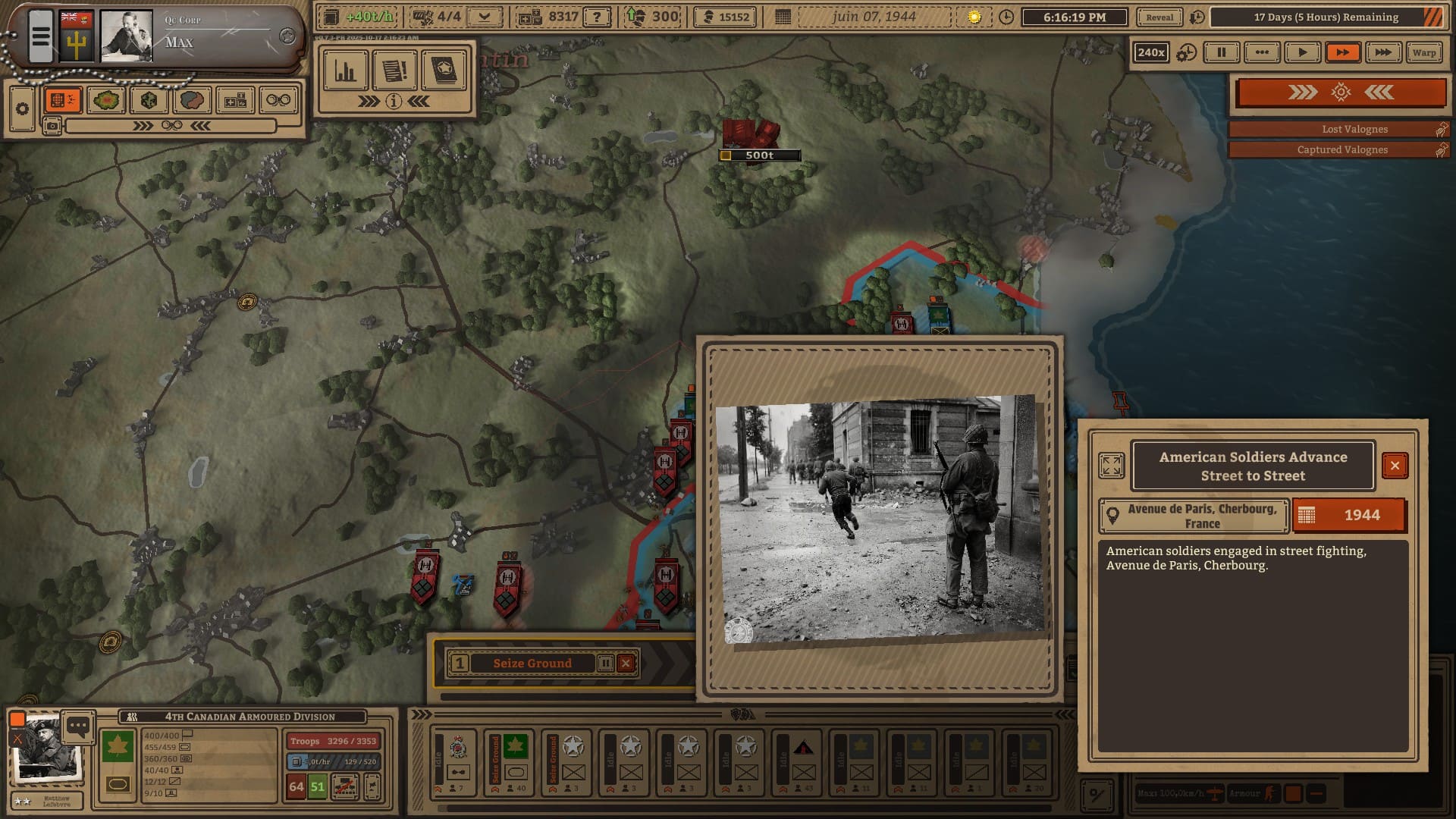This screenshot has width=1456, height=819.
Task: Open the Captured Valognes notification
Action: pyautogui.click(x=1338, y=150)
